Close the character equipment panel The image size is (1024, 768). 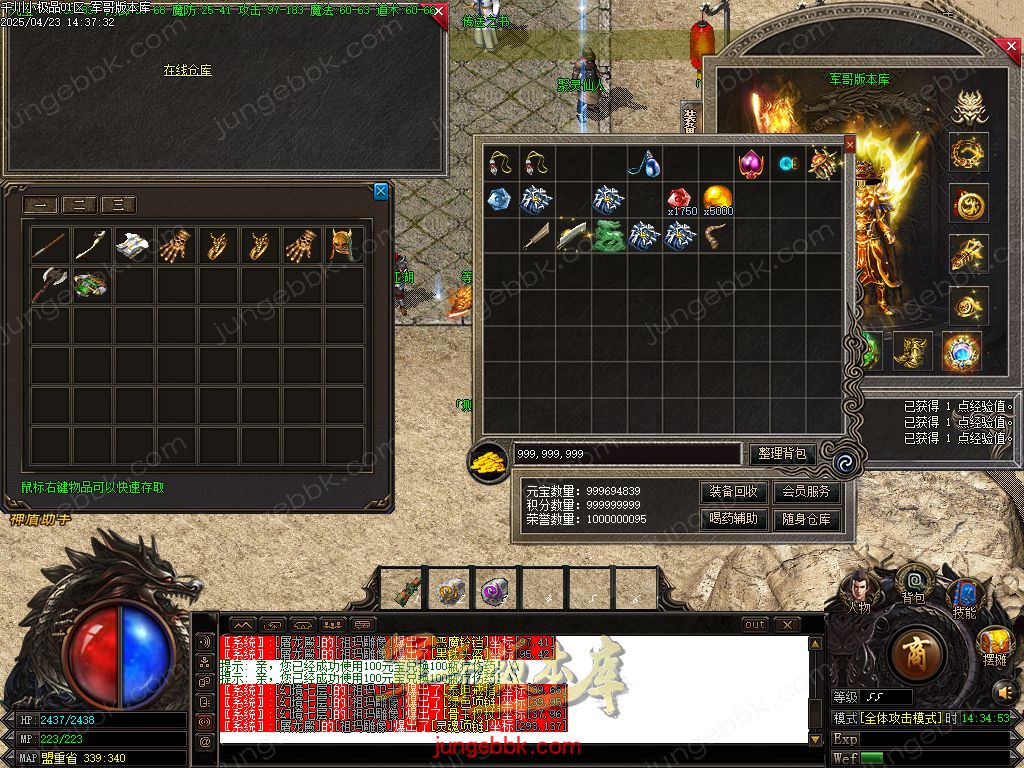pyautogui.click(x=1011, y=47)
